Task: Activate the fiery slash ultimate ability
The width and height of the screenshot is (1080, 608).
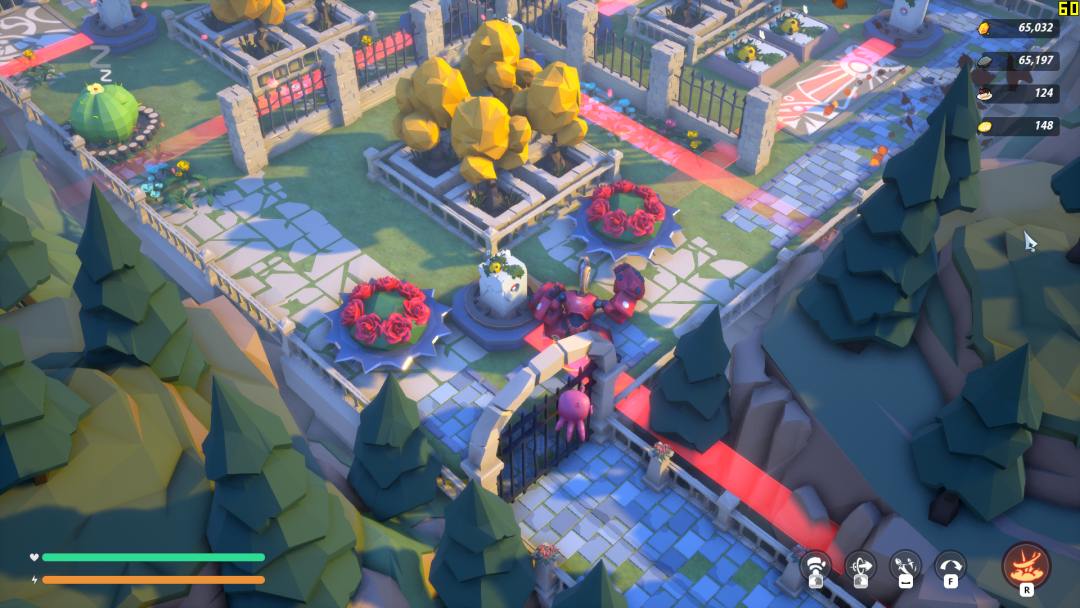Action: click(x=1026, y=566)
